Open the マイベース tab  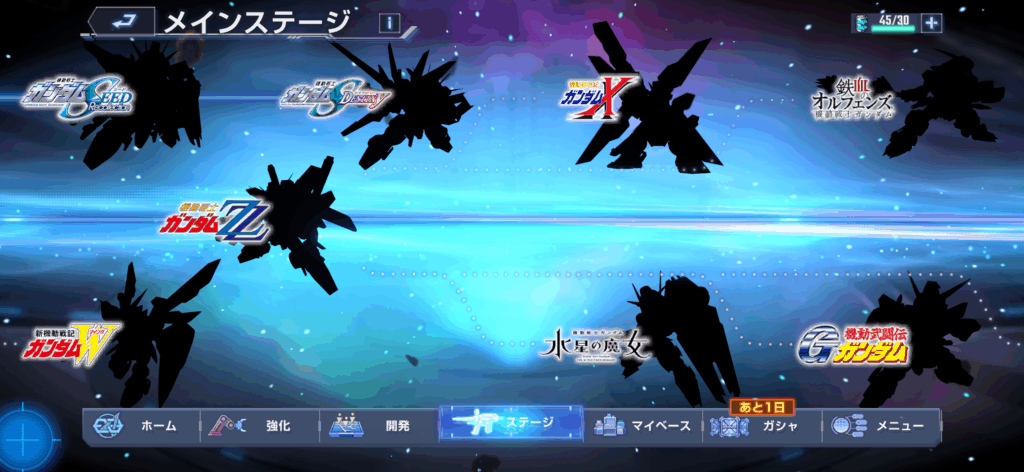tap(642, 426)
